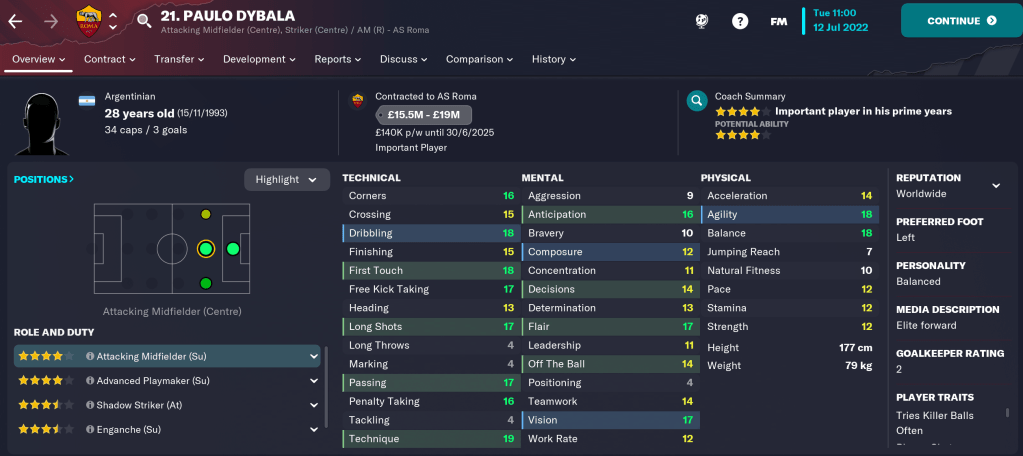The height and width of the screenshot is (456, 1023).
Task: Open the Development dropdown menu
Action: [259, 59]
